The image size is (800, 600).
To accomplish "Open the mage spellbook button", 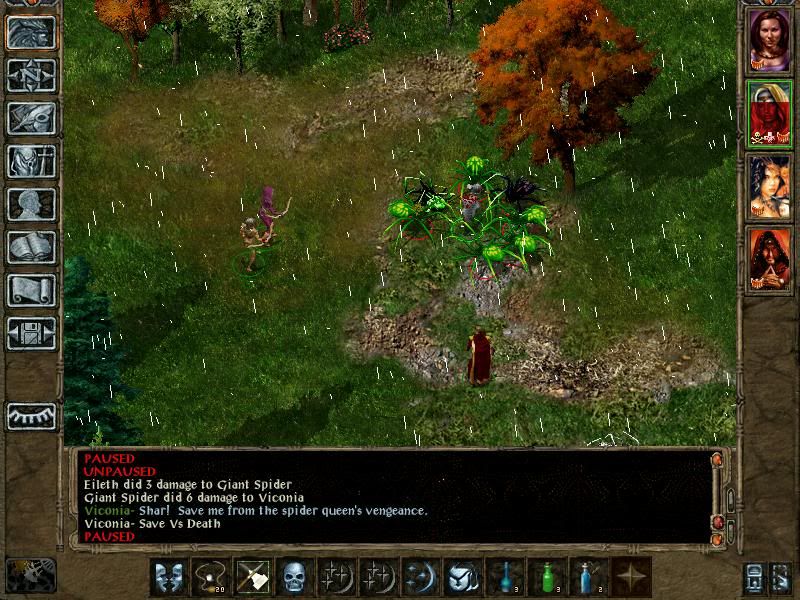I will (x=31, y=247).
